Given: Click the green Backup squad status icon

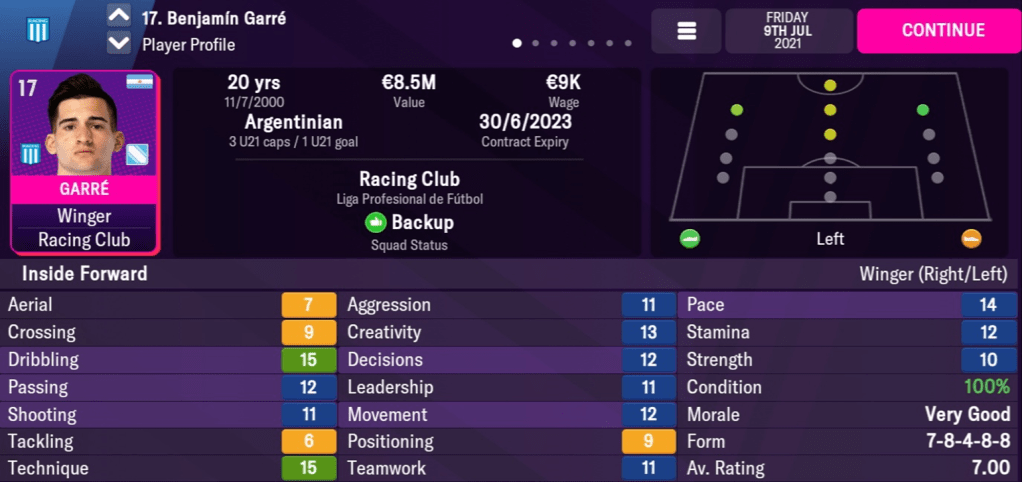Looking at the screenshot, I should 376,223.
